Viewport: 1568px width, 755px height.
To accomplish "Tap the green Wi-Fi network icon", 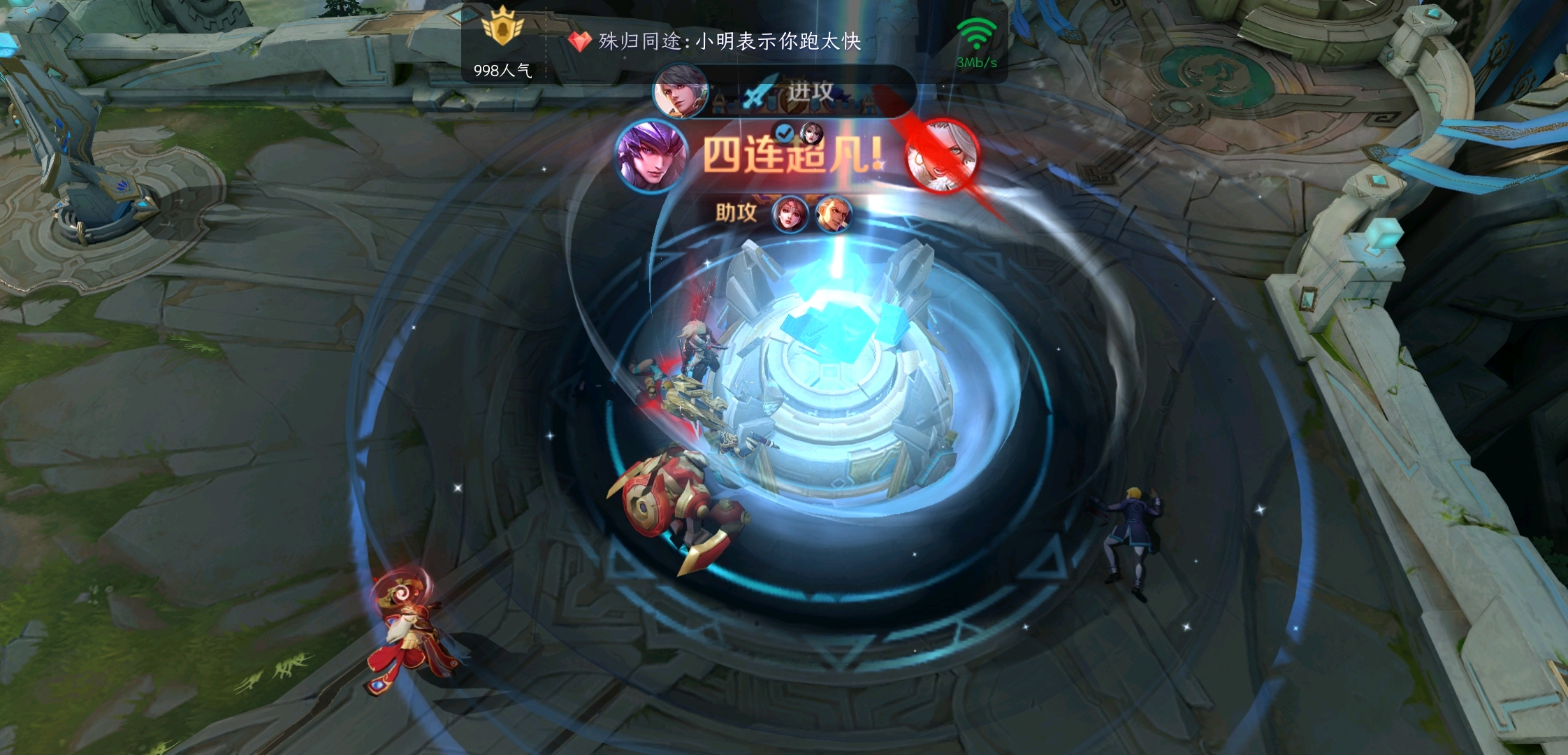I will point(976,33).
